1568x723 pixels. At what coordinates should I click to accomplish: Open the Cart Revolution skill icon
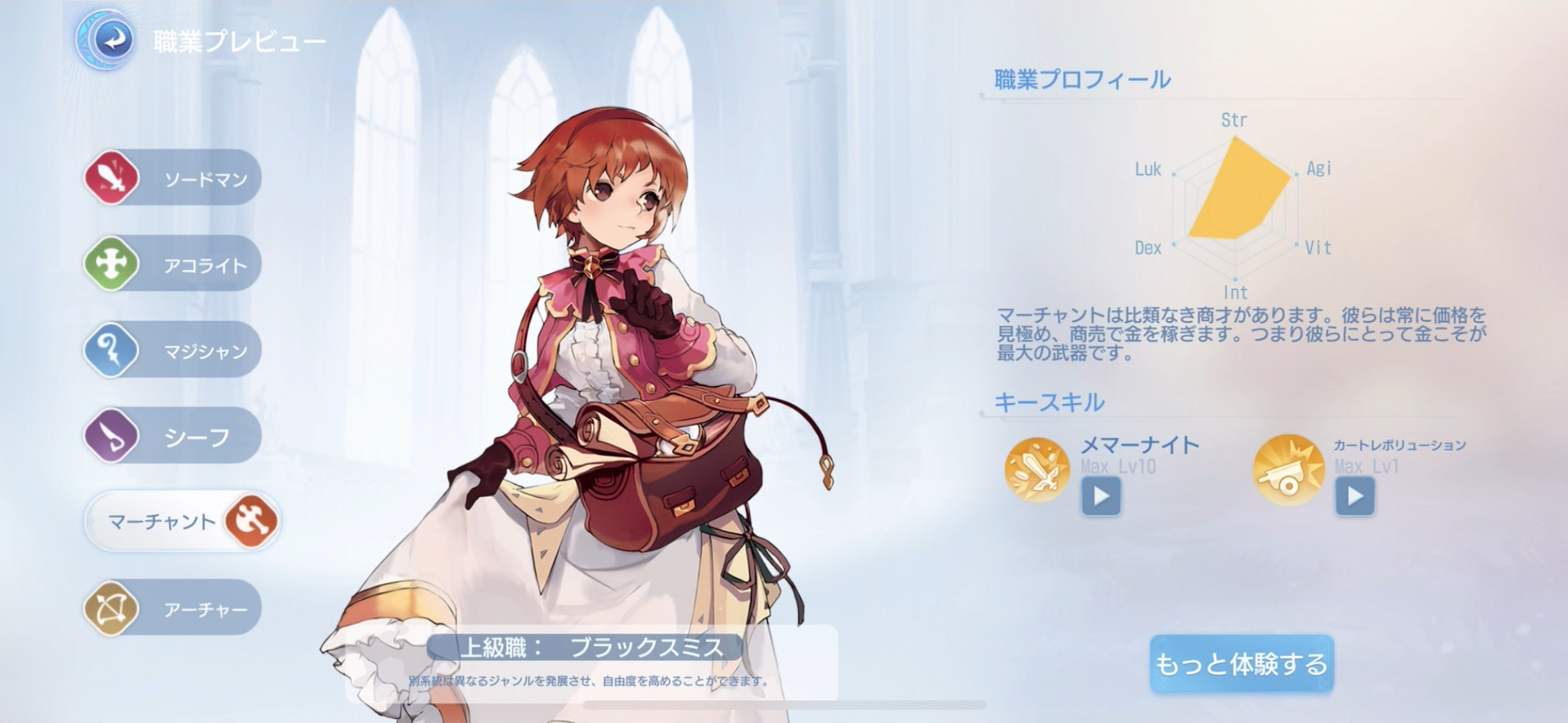[x=1287, y=471]
